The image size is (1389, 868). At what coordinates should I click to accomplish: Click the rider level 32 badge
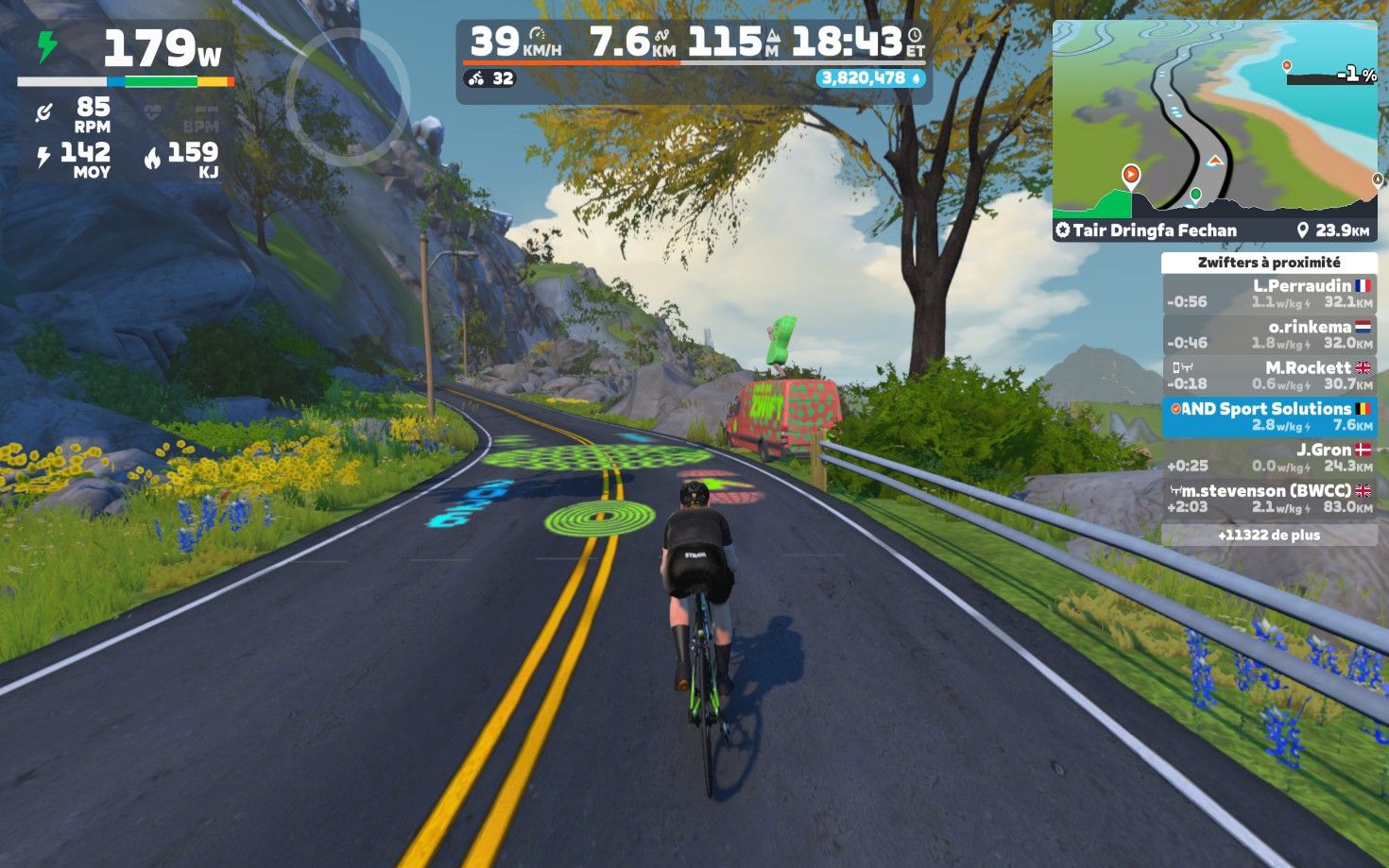tap(490, 78)
